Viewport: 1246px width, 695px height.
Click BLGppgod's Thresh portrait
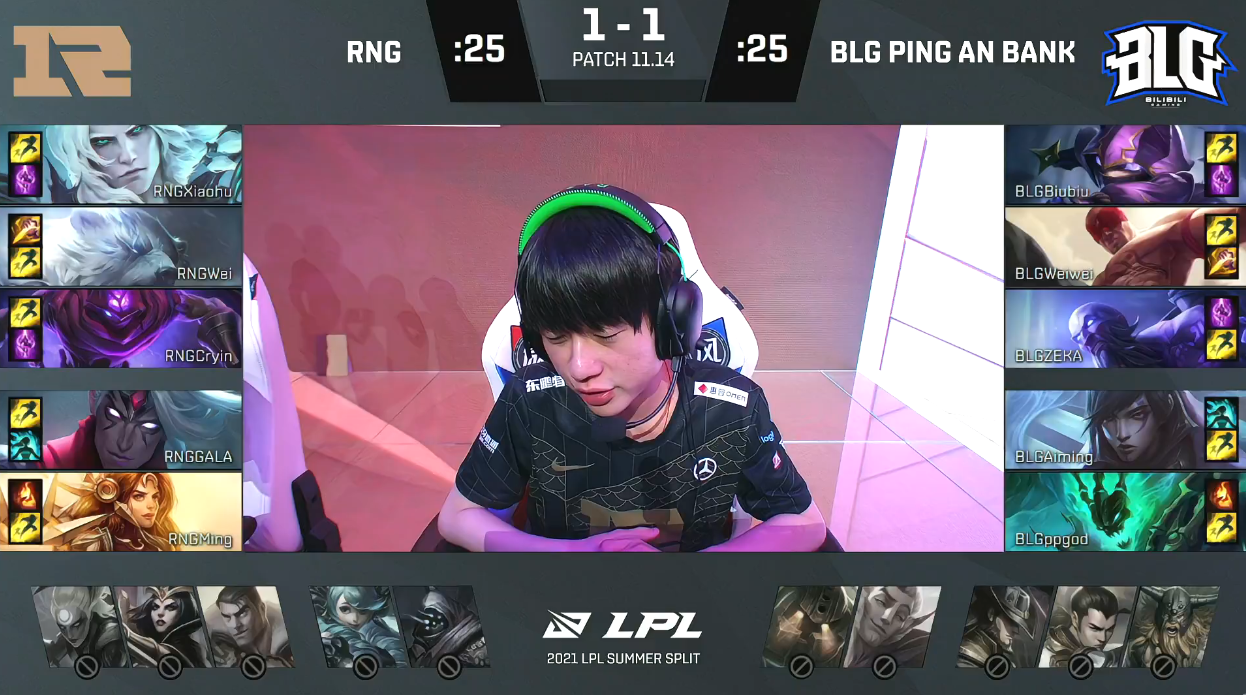coord(1104,511)
